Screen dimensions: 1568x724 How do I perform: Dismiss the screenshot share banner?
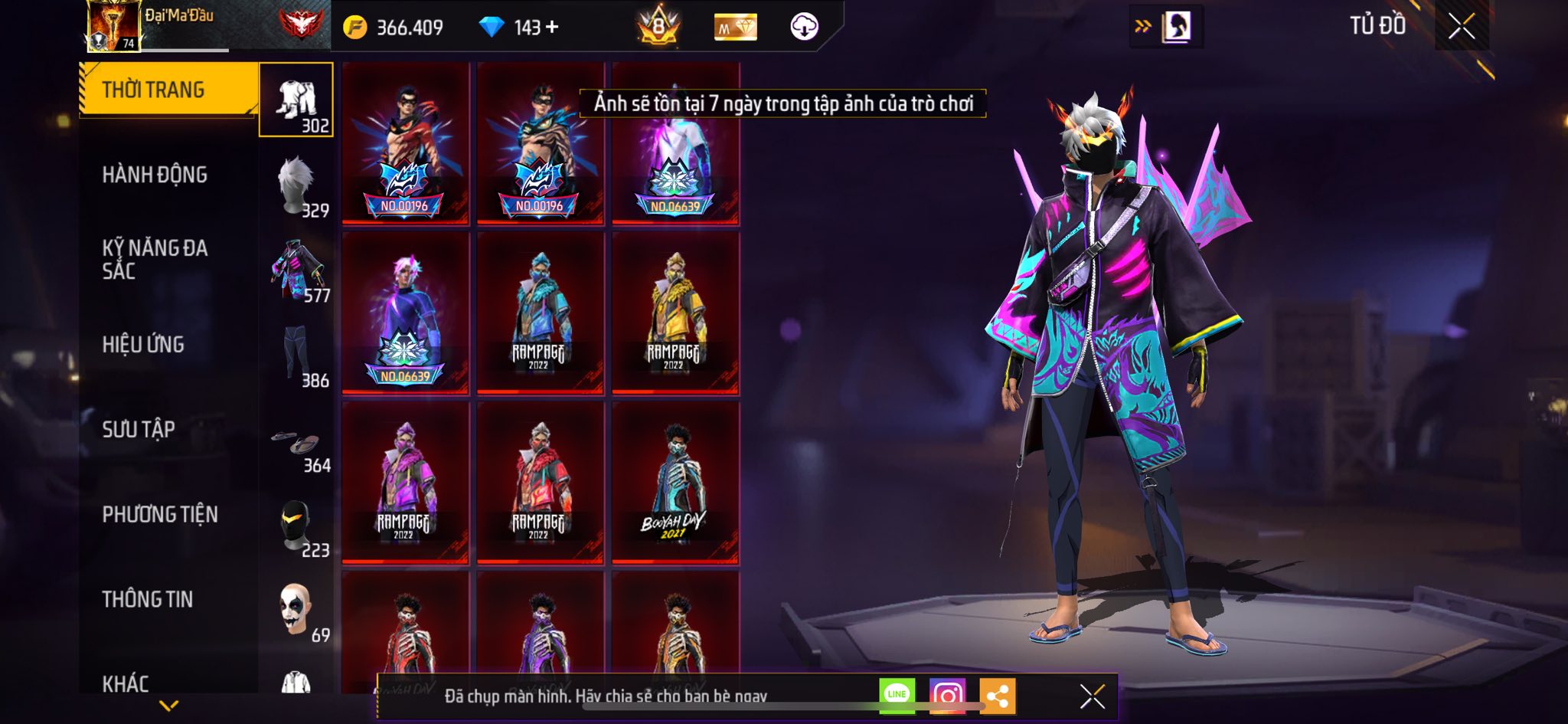tap(1092, 696)
